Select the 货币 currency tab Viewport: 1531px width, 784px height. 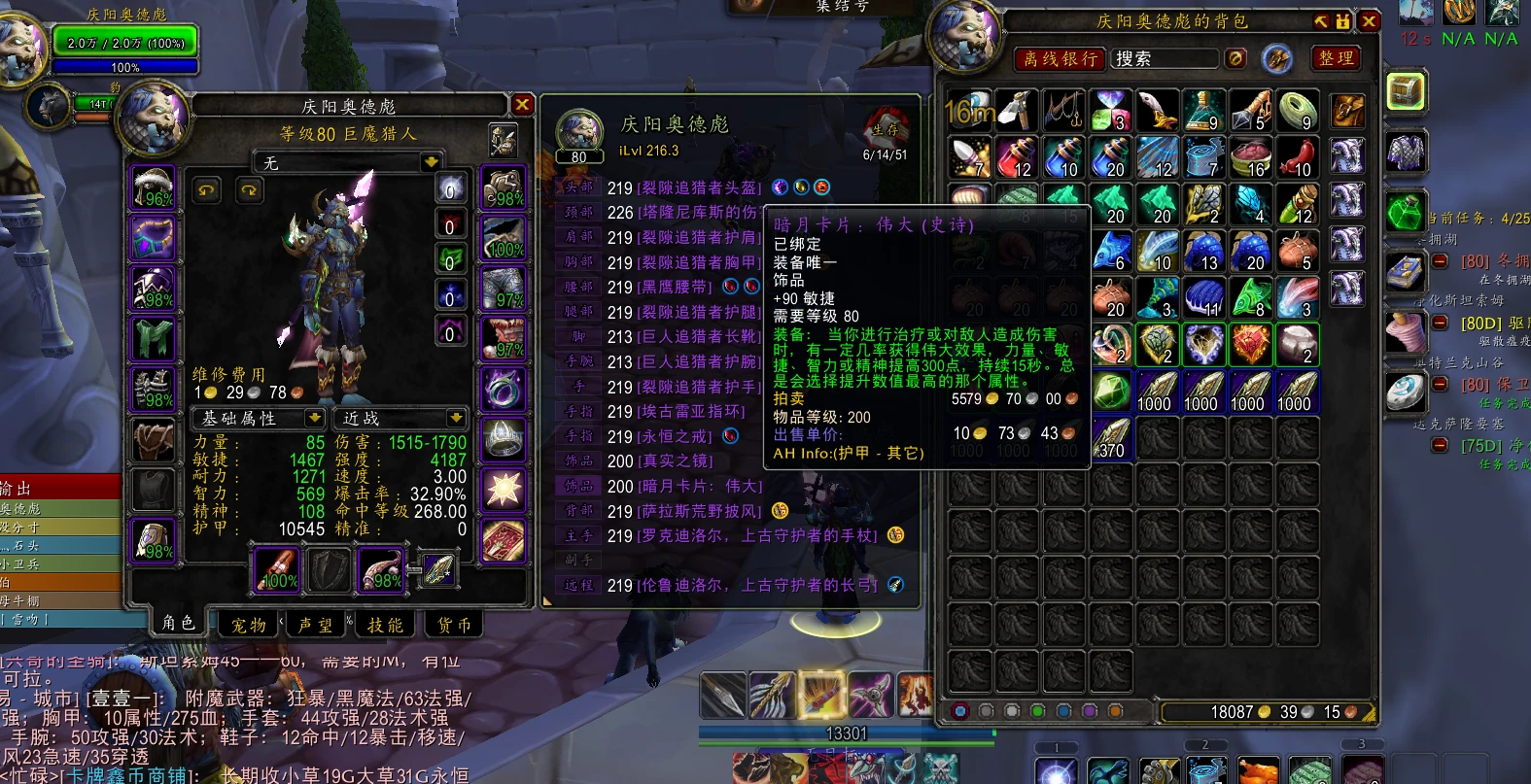453,625
